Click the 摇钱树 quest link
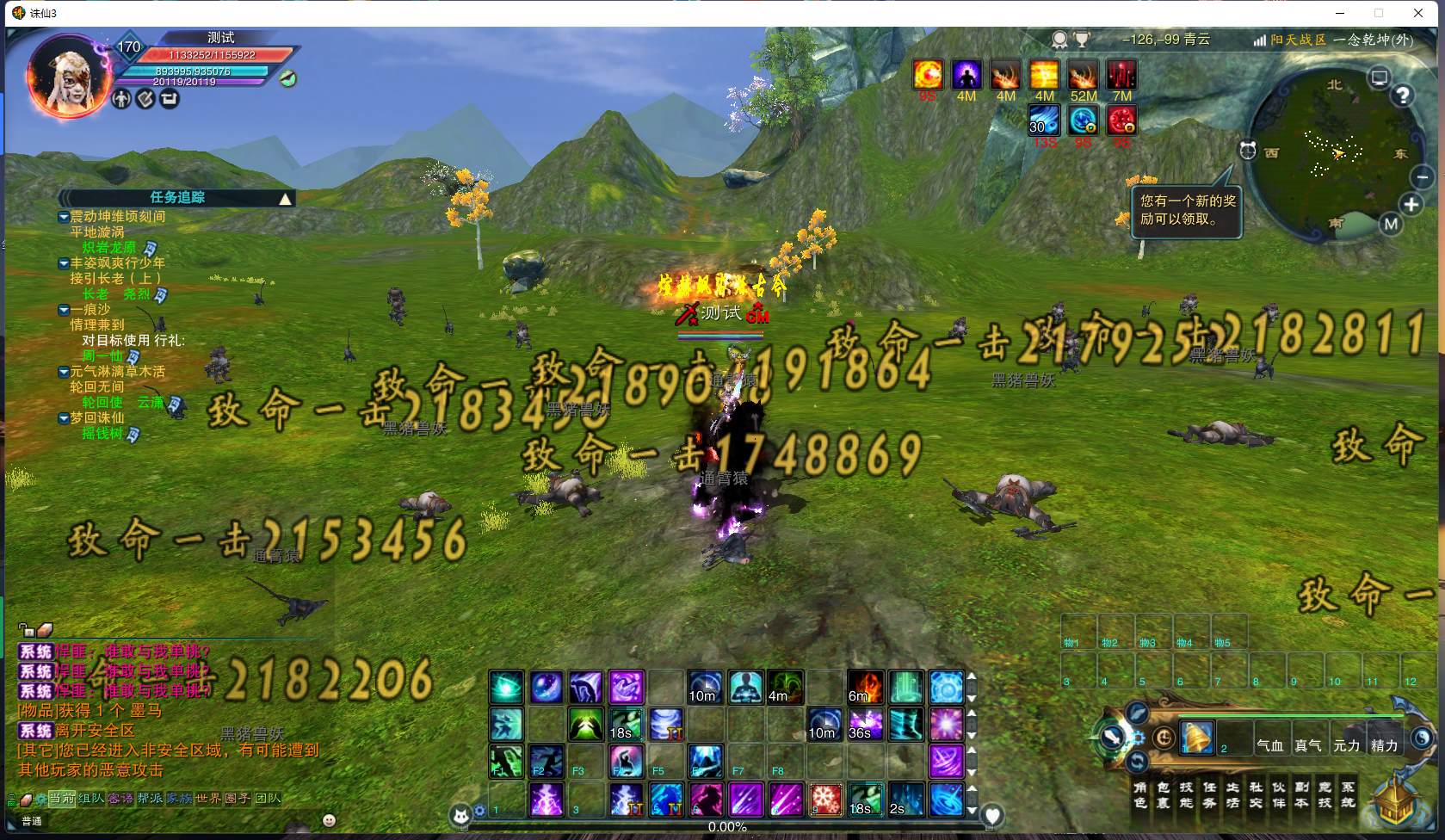This screenshot has height=840, width=1445. coord(102,434)
